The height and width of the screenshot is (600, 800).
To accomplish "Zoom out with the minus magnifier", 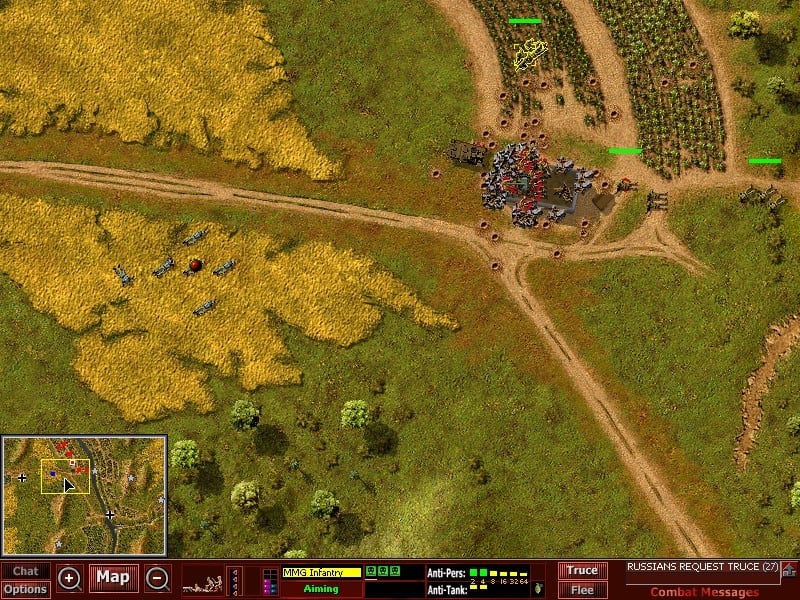I will tap(157, 578).
